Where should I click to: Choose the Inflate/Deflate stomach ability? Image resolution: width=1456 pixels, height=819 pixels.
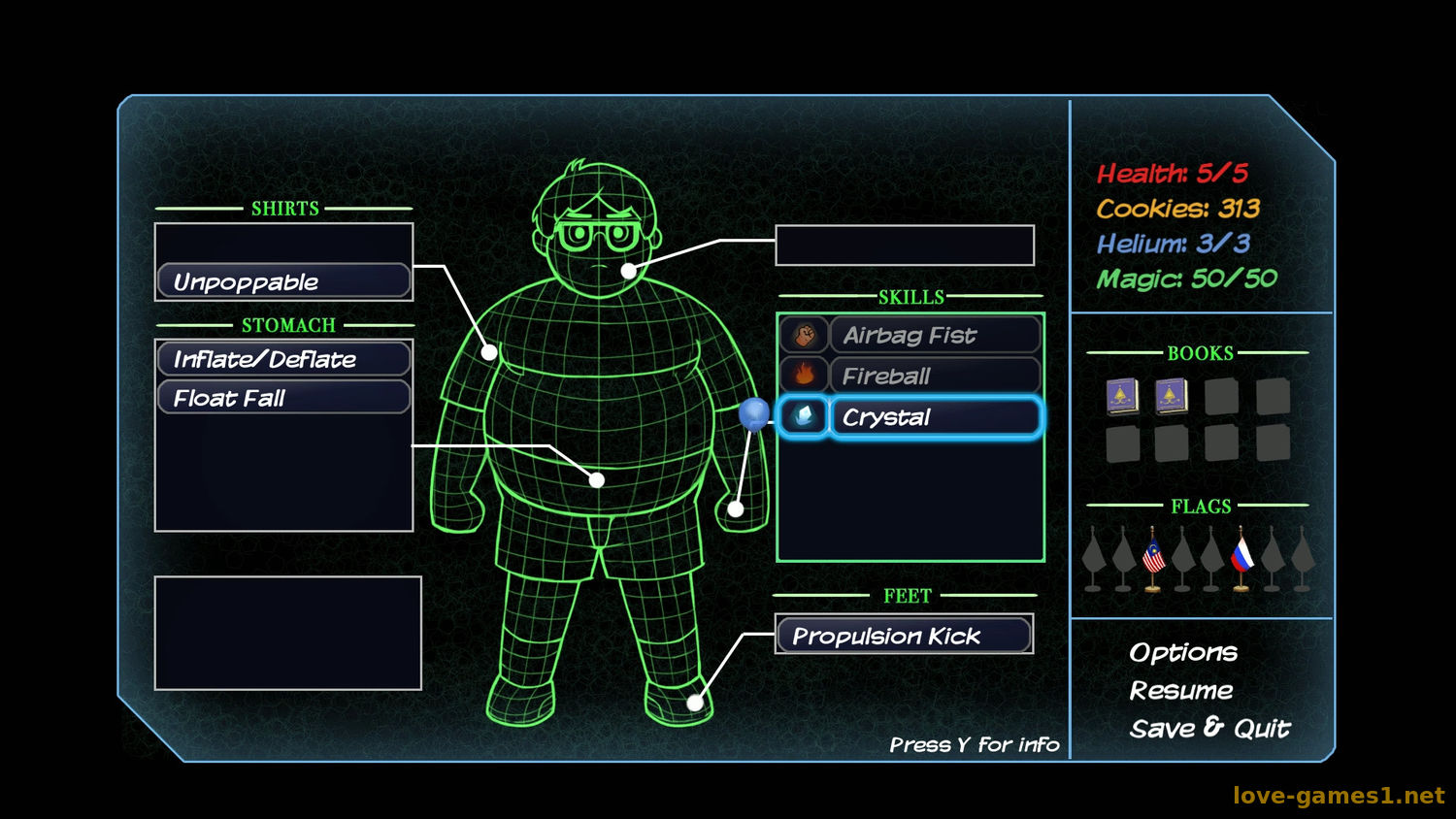point(283,359)
